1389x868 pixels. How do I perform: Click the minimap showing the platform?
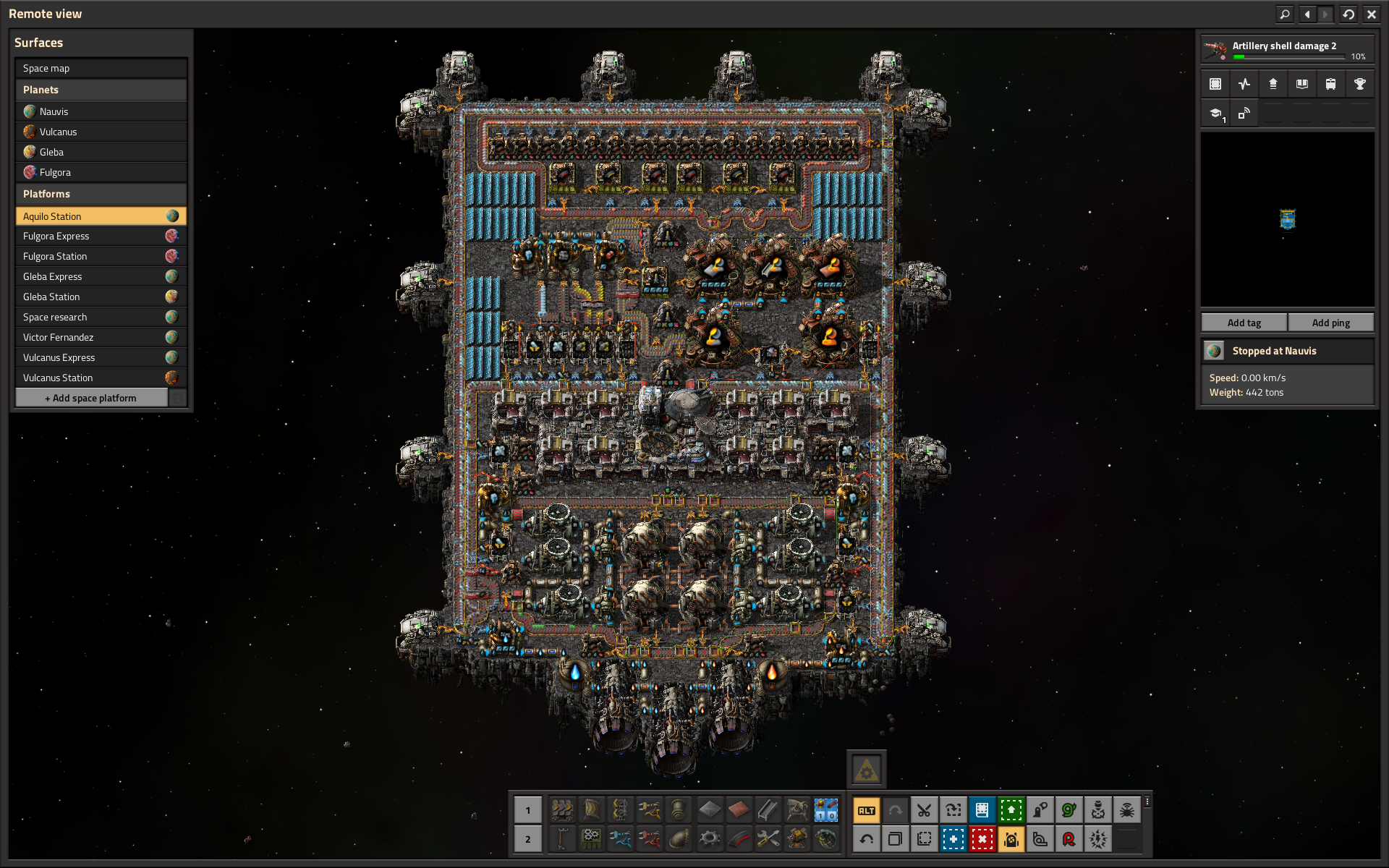tap(1287, 219)
